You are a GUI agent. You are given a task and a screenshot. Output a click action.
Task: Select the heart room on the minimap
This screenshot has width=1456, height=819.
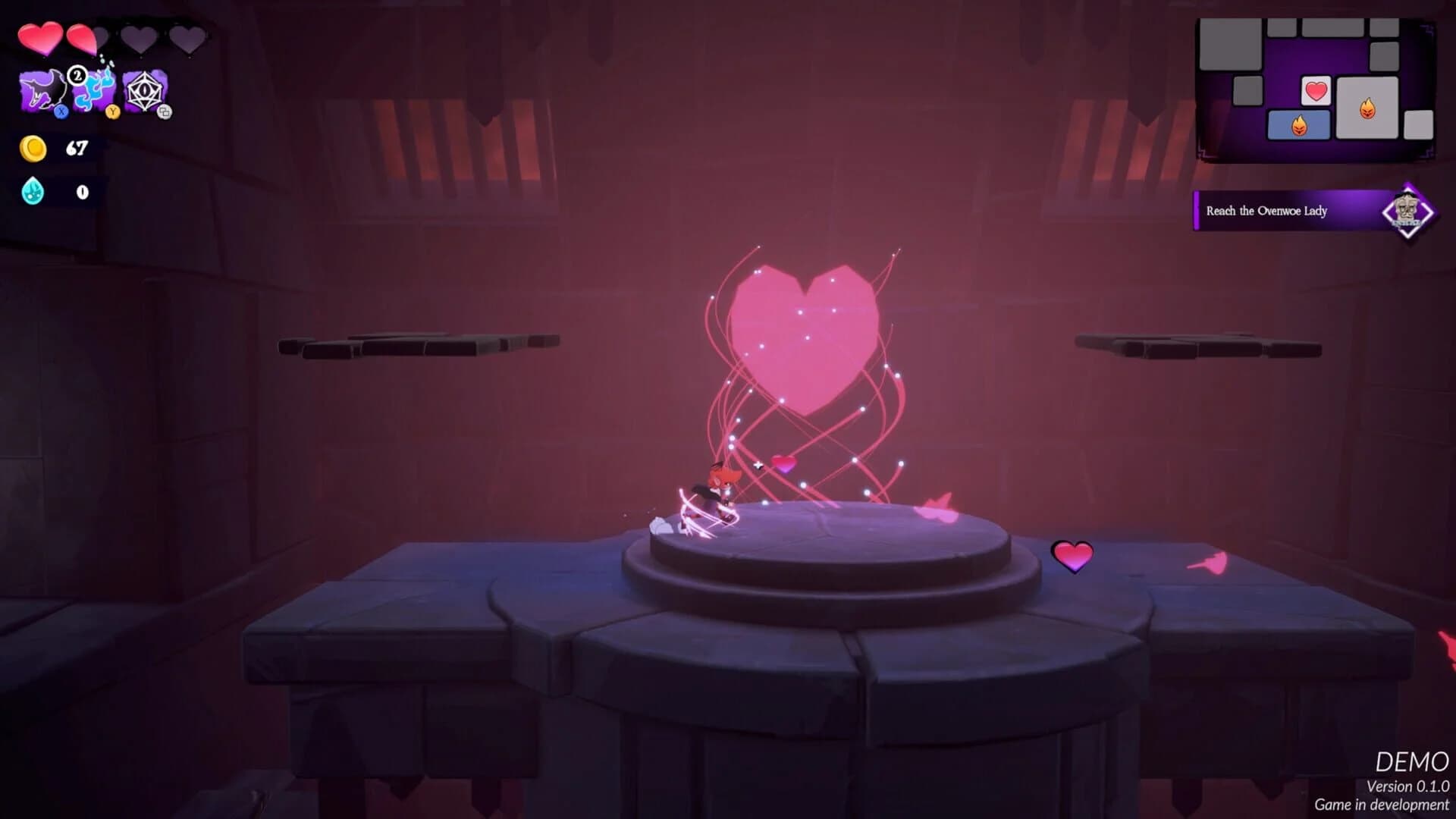tap(1316, 92)
